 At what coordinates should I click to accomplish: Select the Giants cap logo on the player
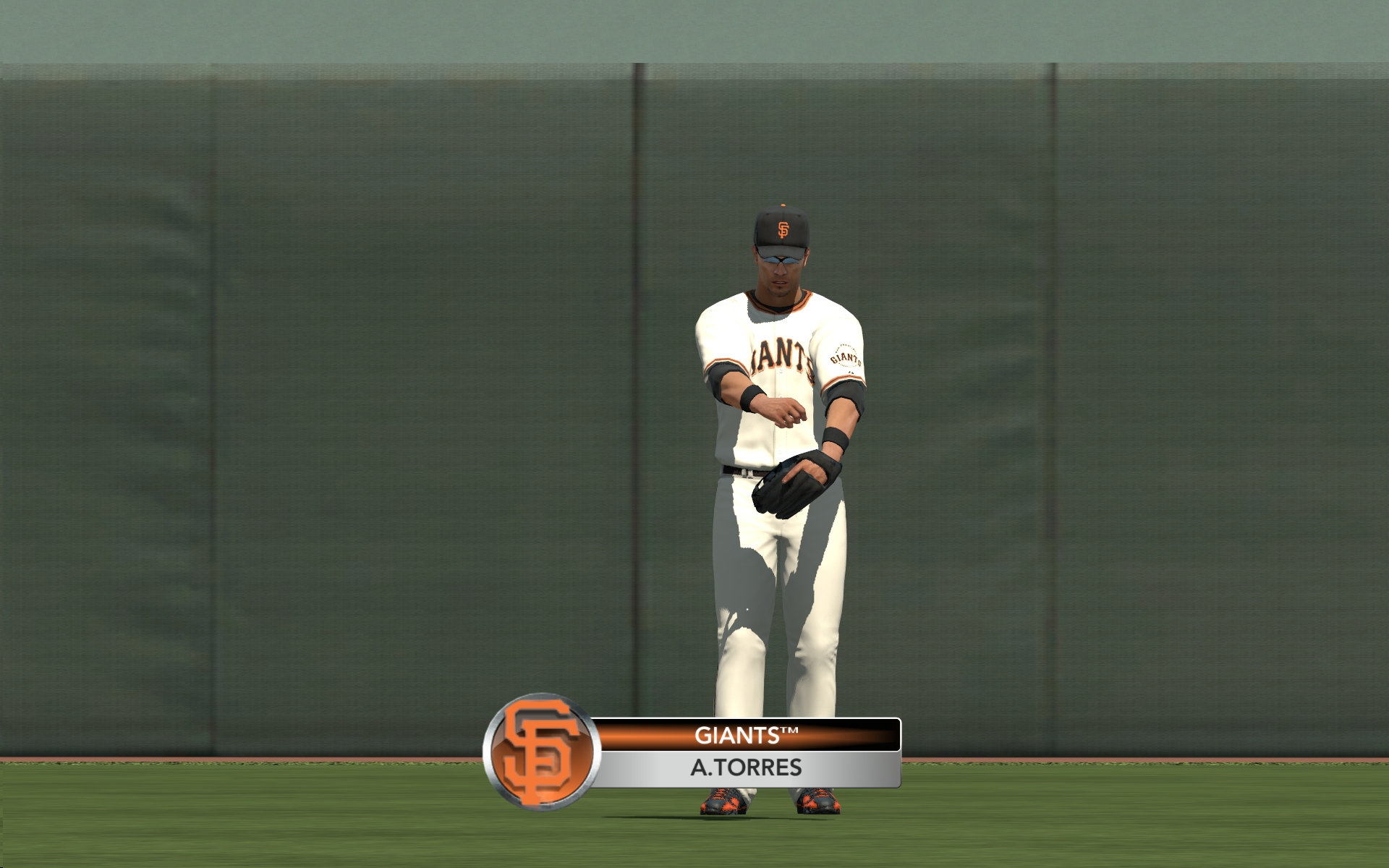tap(783, 230)
